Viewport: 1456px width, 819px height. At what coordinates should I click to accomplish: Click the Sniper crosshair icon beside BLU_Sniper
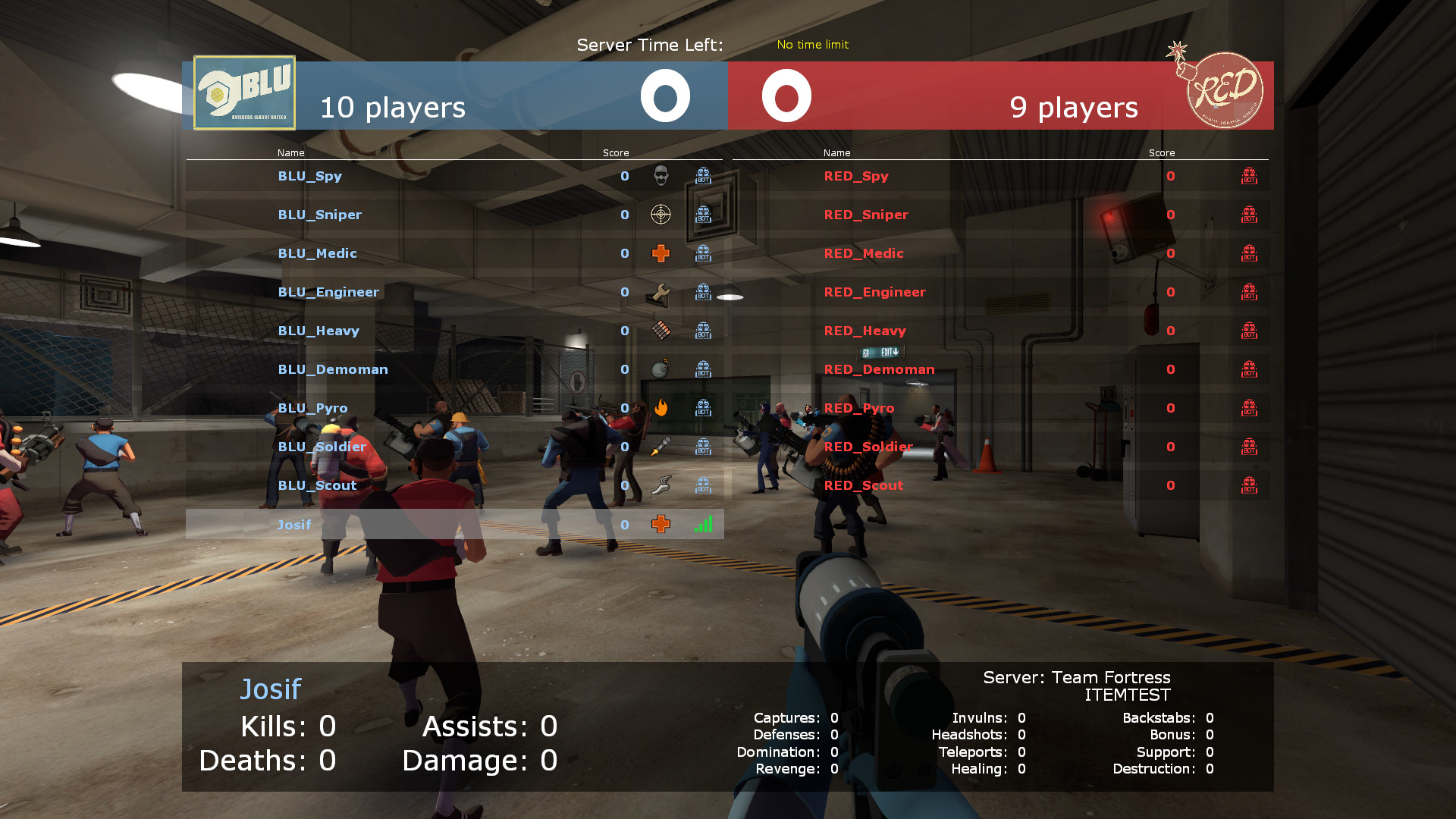tap(661, 215)
